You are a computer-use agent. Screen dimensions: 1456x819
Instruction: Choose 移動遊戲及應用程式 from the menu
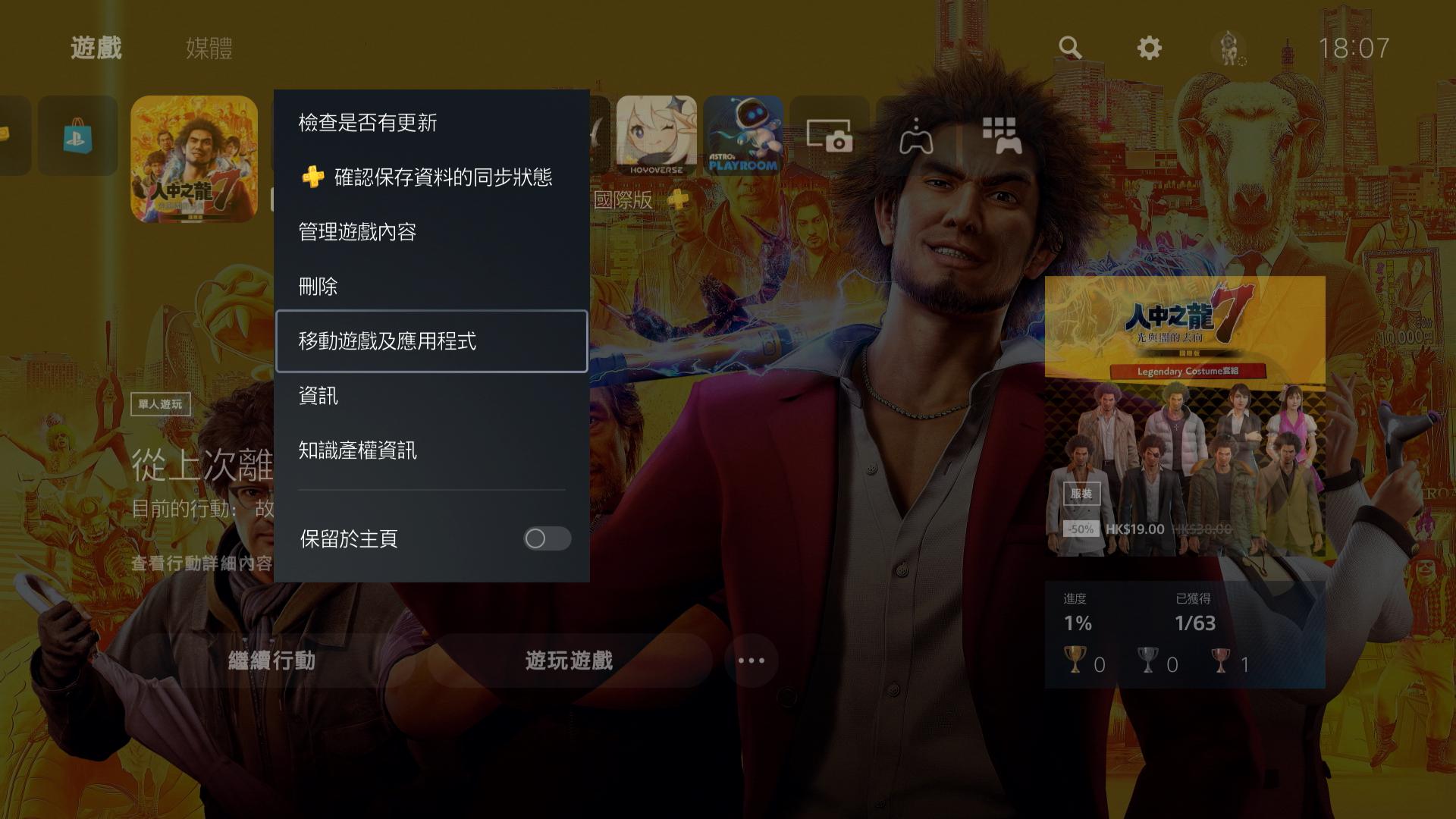coord(388,341)
